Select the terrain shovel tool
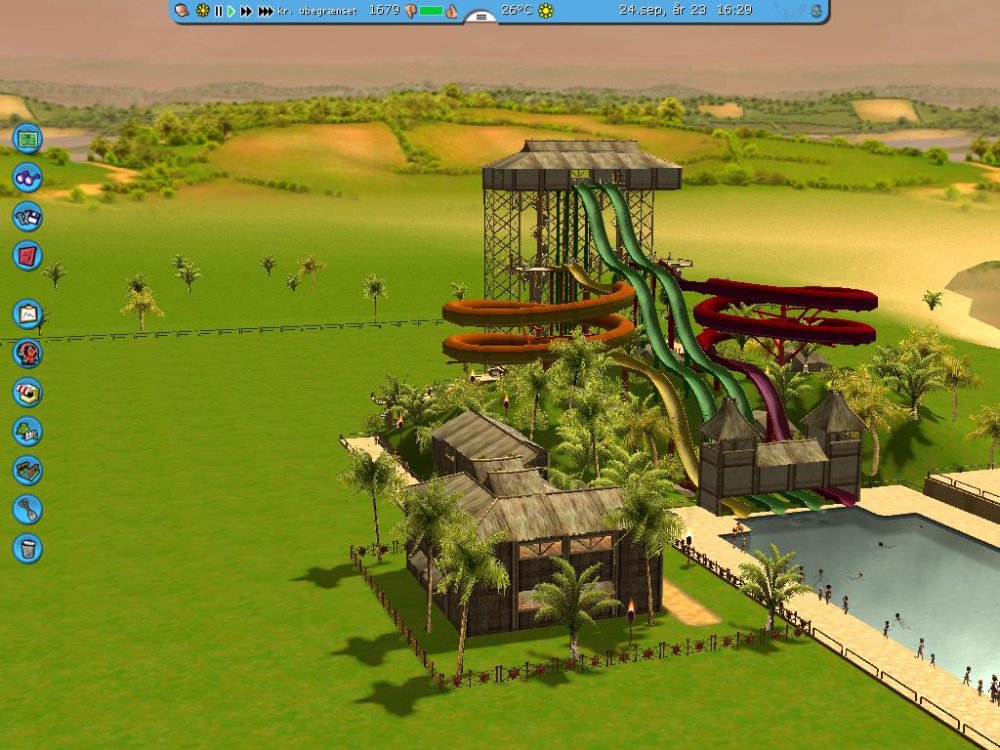 [x=27, y=509]
